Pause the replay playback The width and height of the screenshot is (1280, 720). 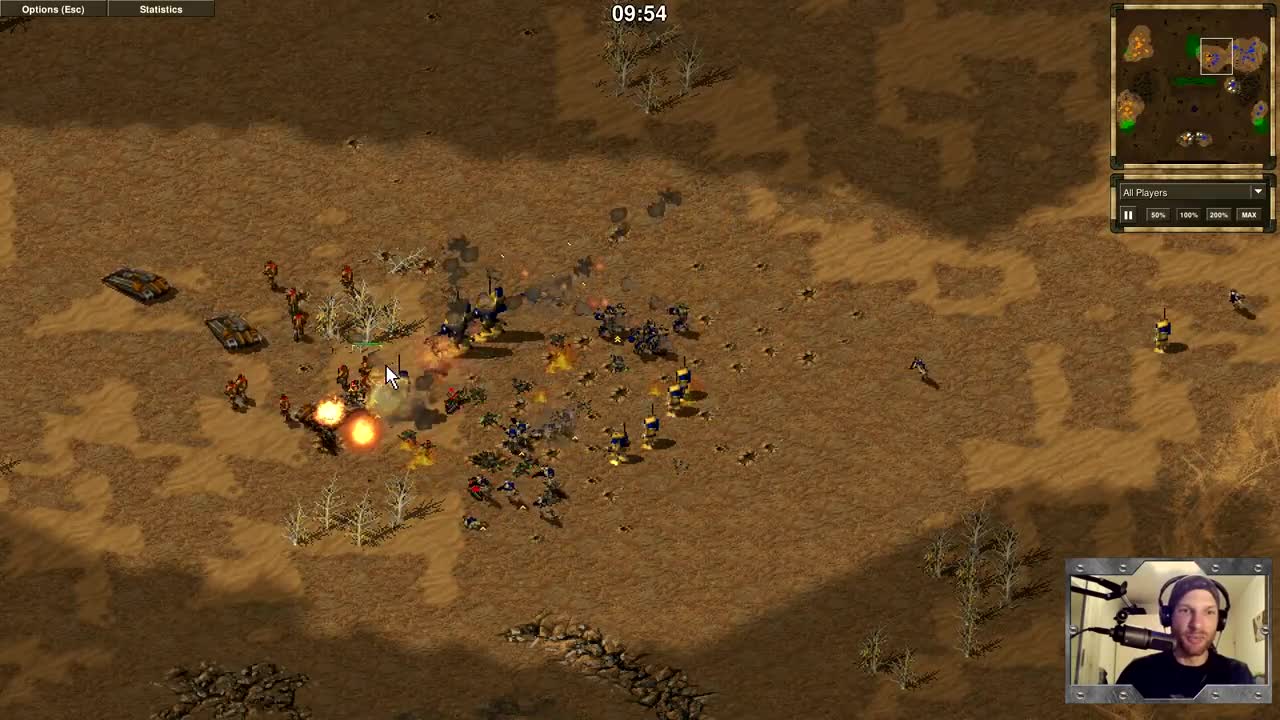[1128, 214]
